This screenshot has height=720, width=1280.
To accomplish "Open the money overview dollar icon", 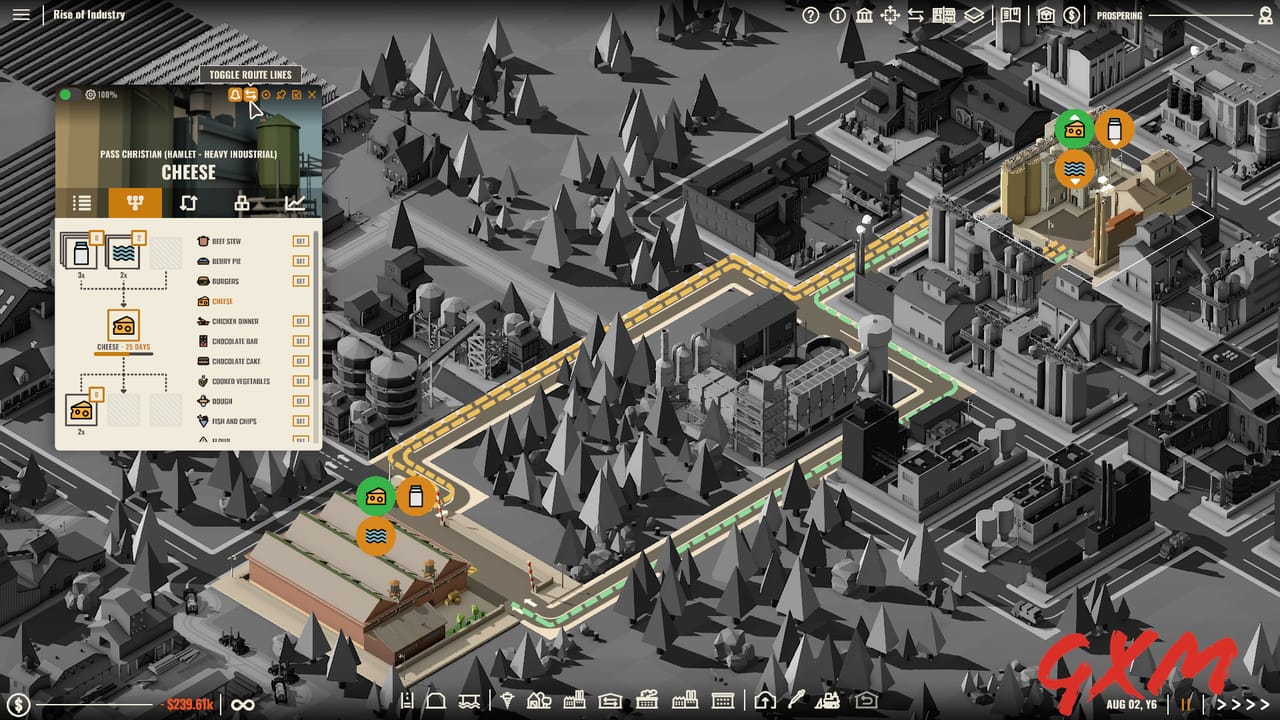I will coord(1071,15).
